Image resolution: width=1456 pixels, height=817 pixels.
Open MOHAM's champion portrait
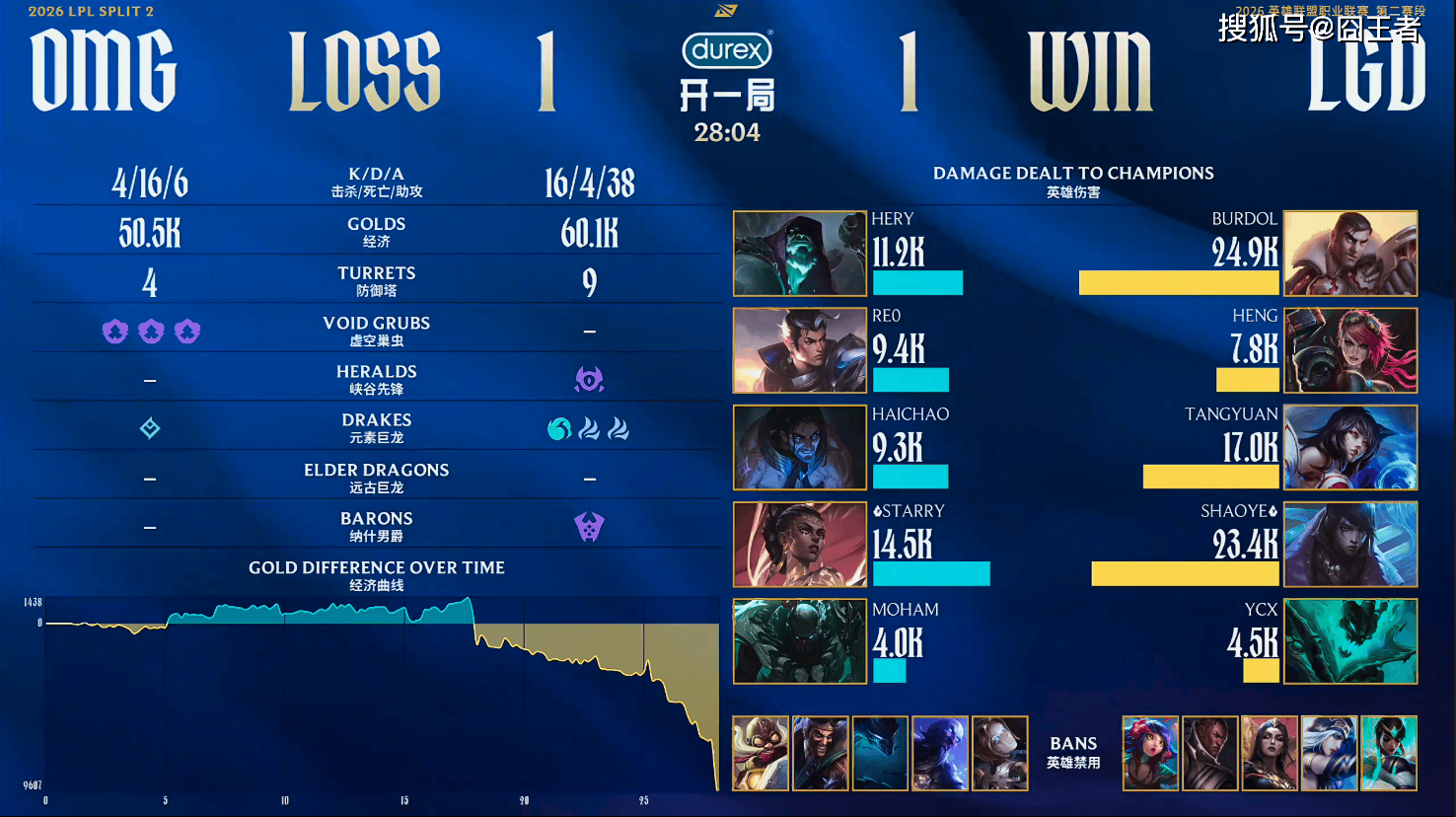(x=800, y=641)
